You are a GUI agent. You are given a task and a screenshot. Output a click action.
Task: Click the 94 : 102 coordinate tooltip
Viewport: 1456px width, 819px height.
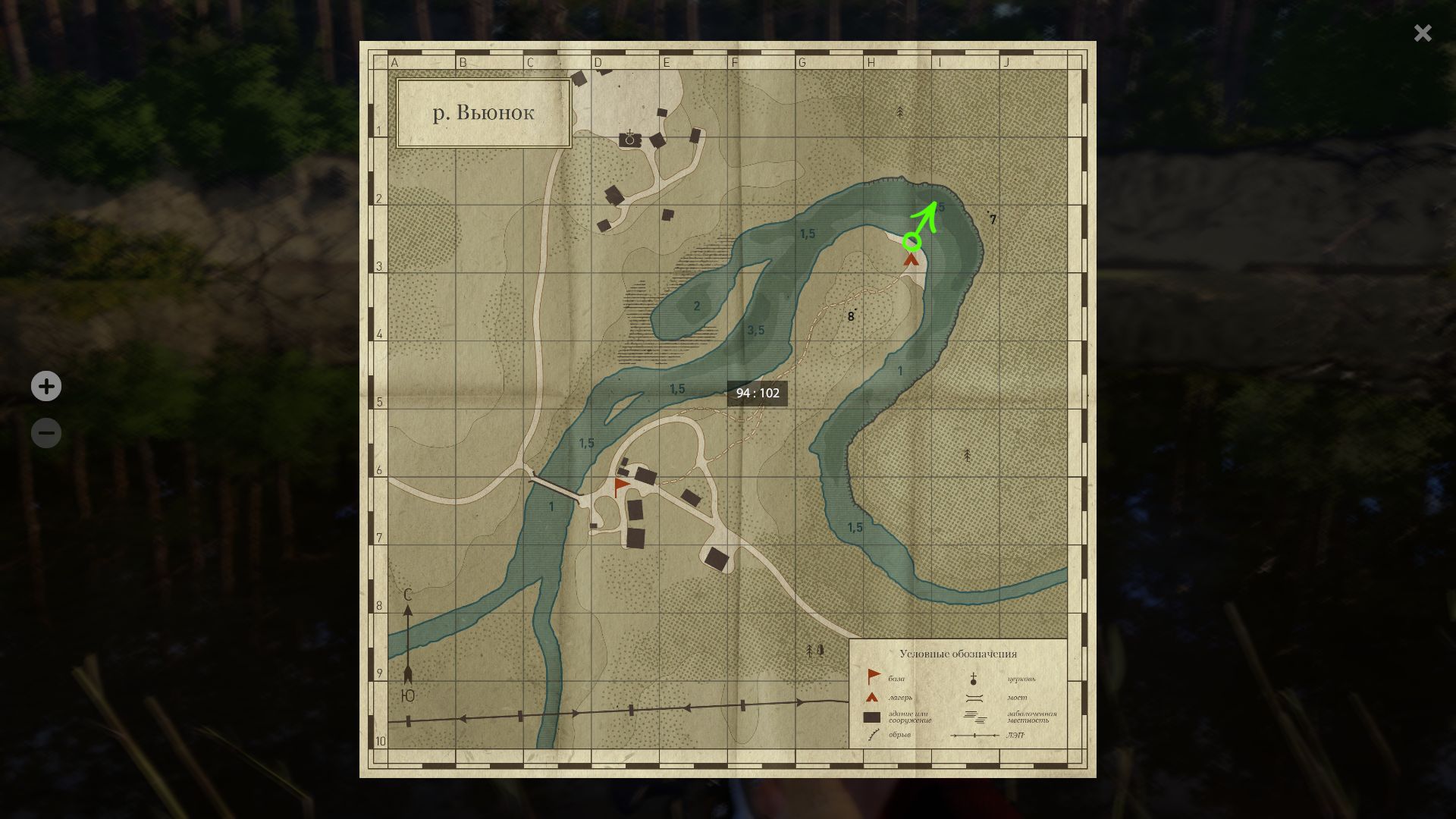758,393
